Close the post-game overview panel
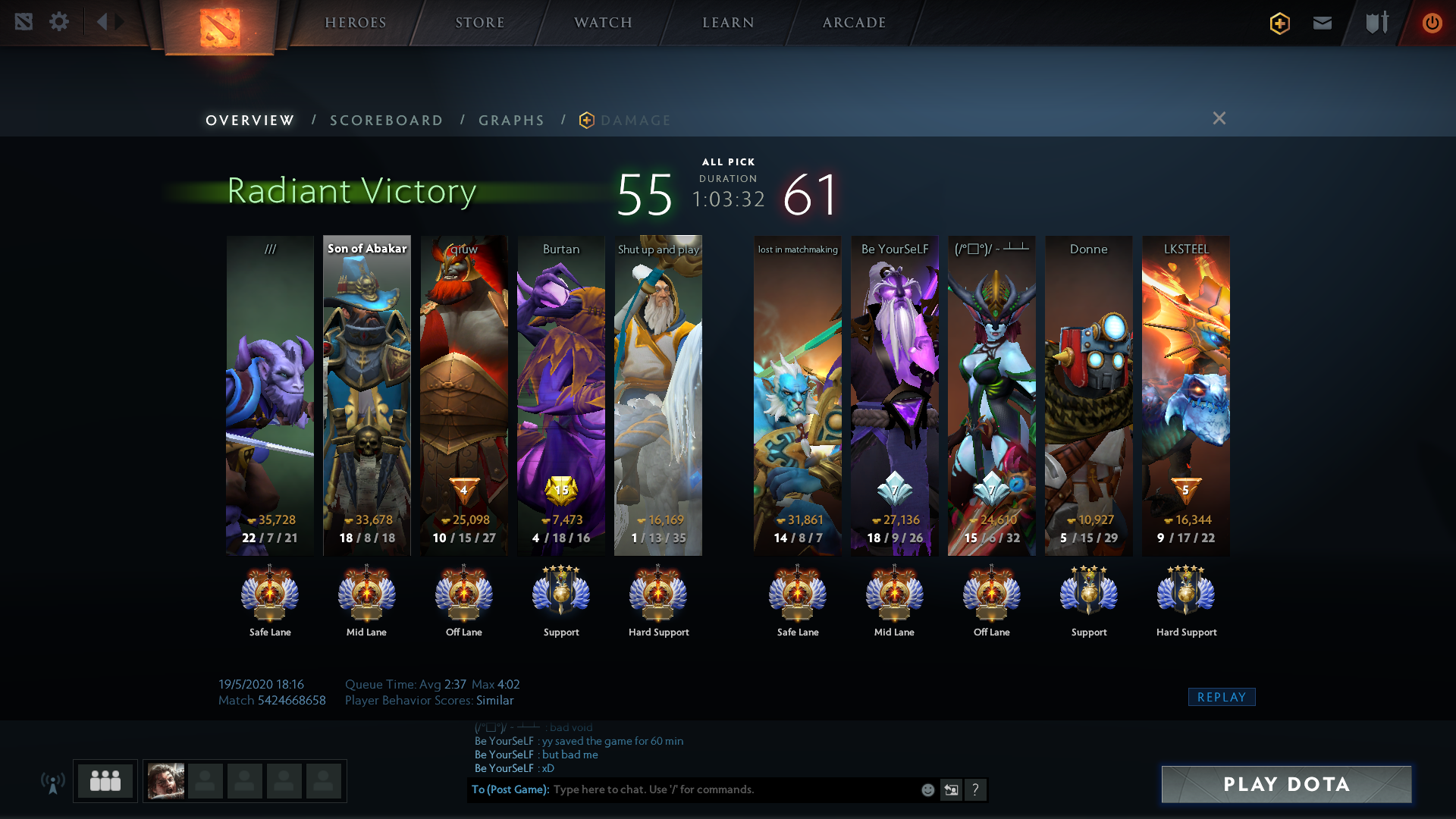Viewport: 1456px width, 819px height. pyautogui.click(x=1219, y=118)
